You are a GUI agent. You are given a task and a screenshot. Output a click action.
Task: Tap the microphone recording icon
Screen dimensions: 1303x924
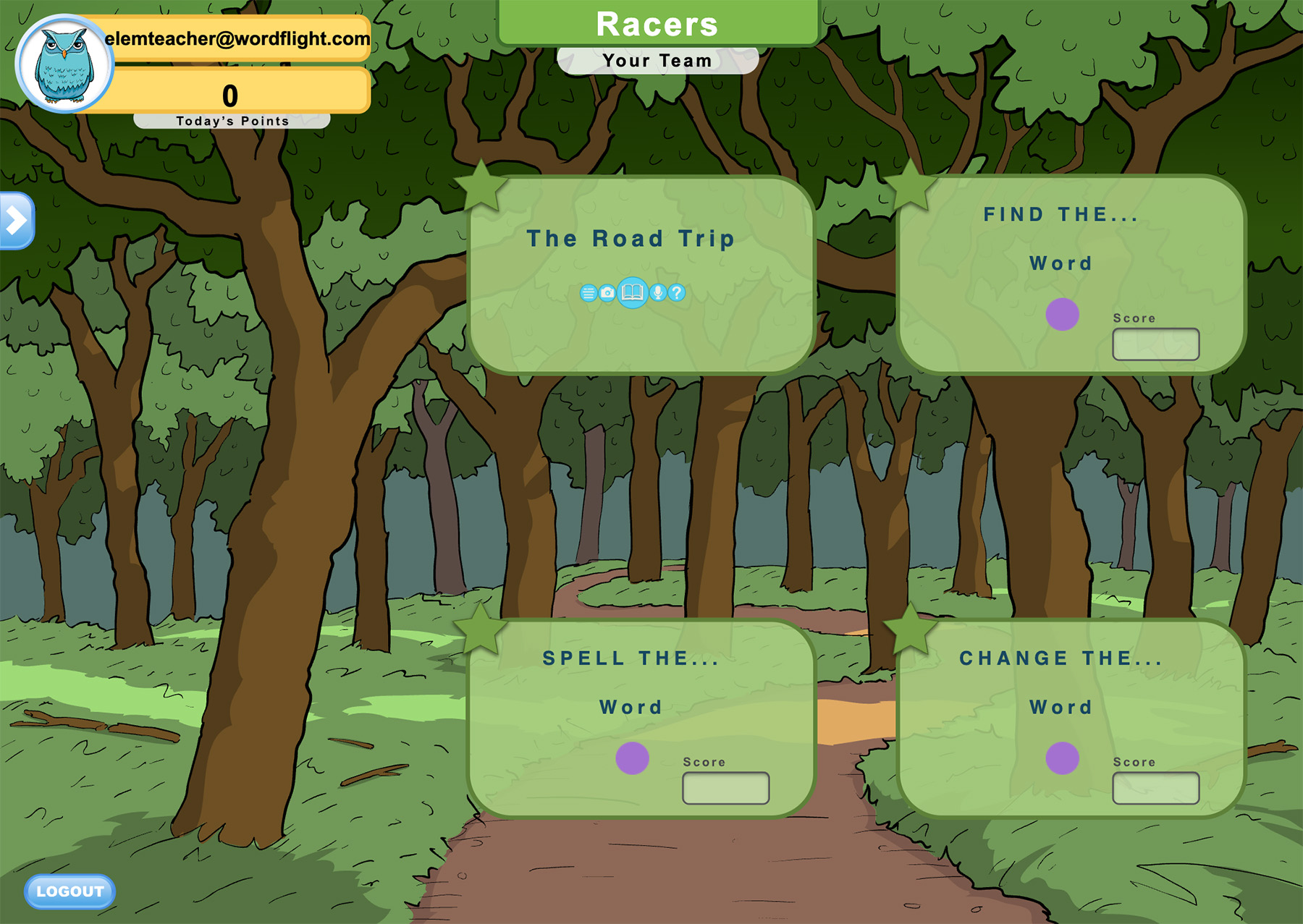(x=657, y=292)
